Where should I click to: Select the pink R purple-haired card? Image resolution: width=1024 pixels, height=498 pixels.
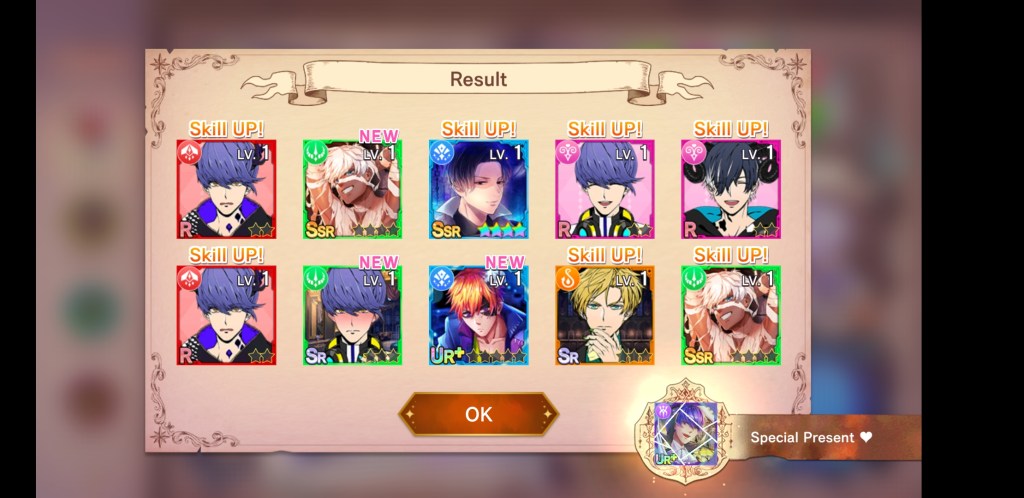tap(604, 189)
